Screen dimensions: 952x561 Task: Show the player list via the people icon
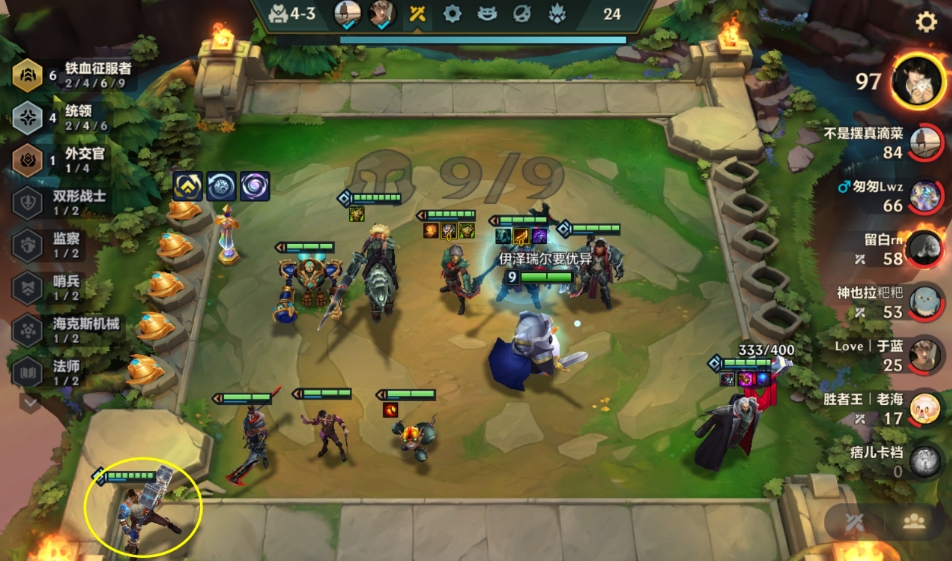913,522
